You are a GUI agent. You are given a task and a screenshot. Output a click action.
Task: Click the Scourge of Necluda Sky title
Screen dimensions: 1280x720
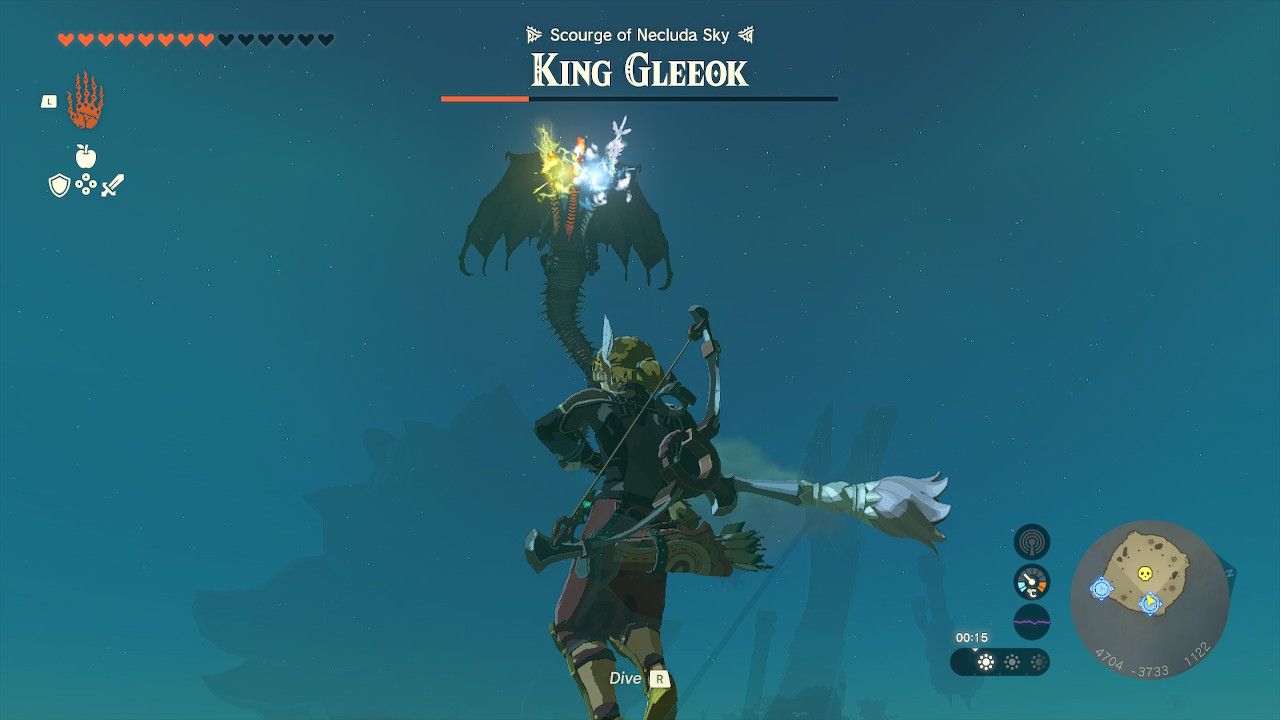point(638,33)
